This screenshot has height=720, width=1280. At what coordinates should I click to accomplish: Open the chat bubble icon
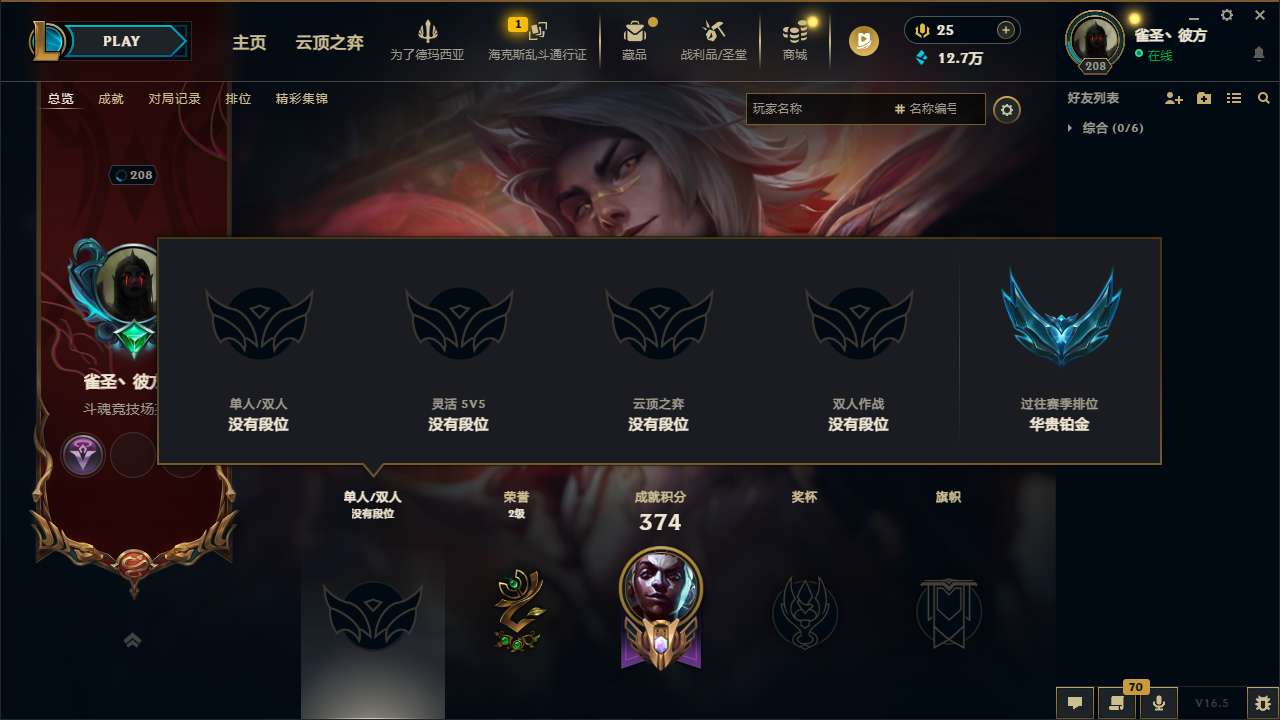click(1074, 703)
